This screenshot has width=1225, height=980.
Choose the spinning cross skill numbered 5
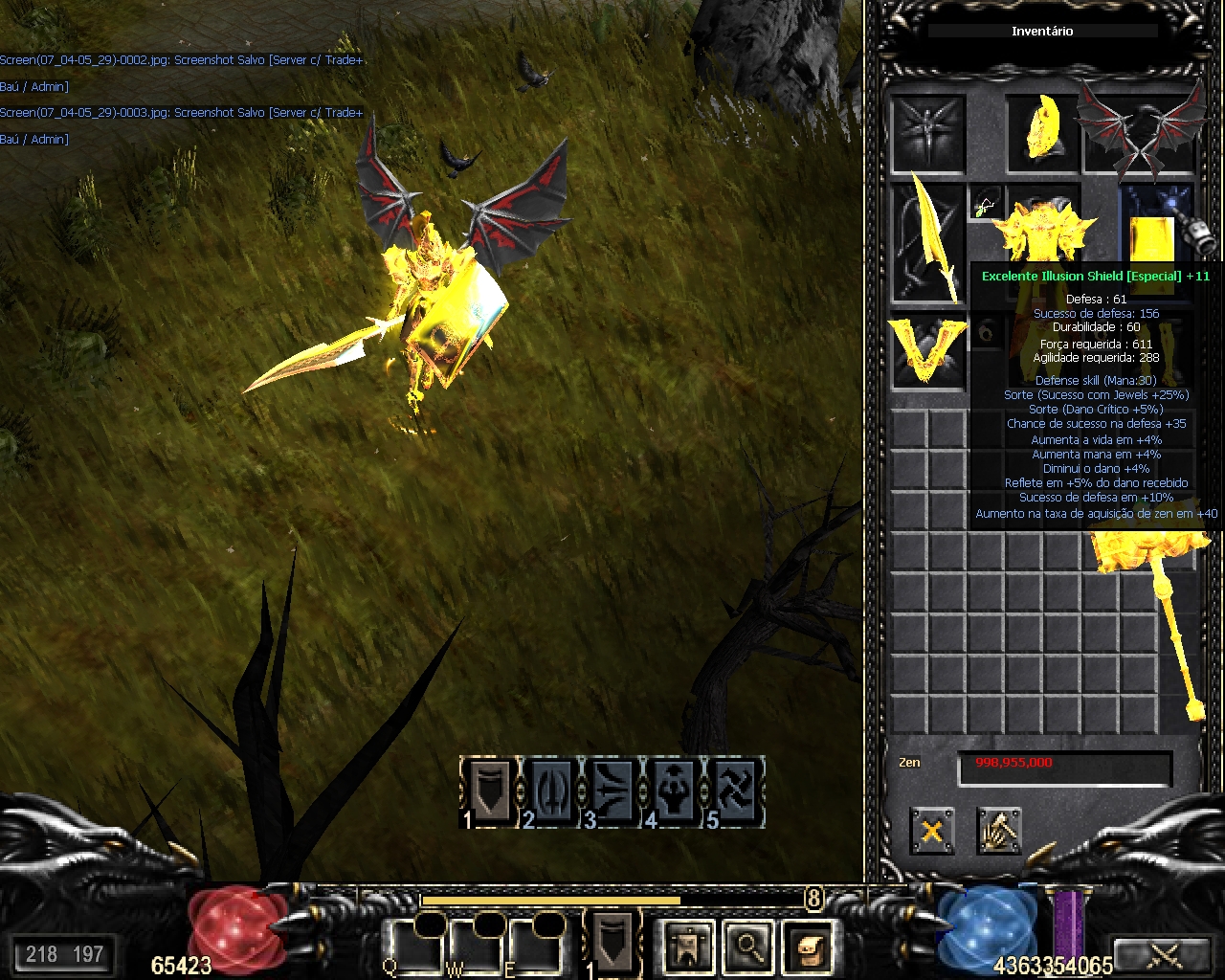pyautogui.click(x=735, y=791)
